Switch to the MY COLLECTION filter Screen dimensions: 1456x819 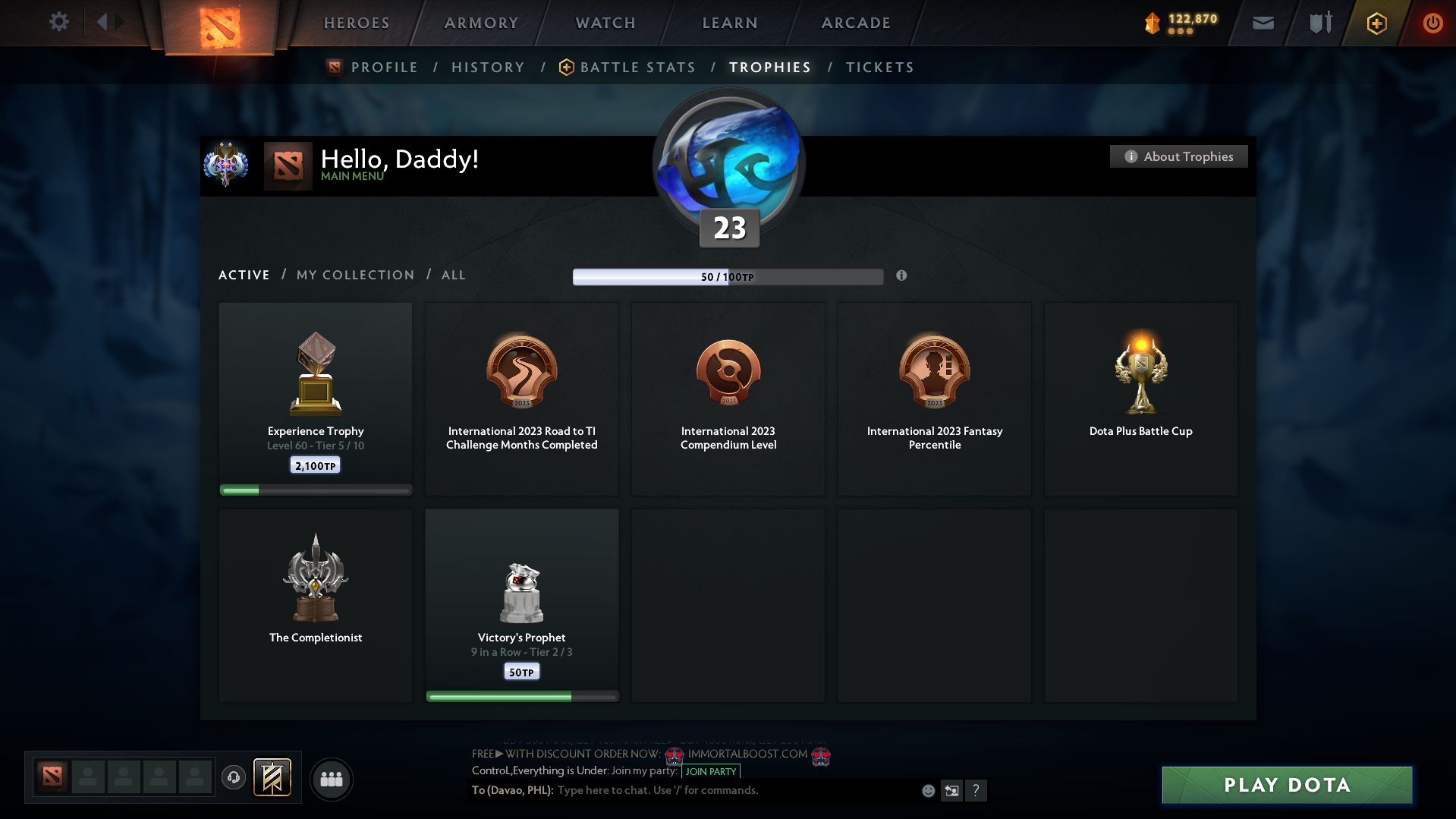pyautogui.click(x=354, y=275)
